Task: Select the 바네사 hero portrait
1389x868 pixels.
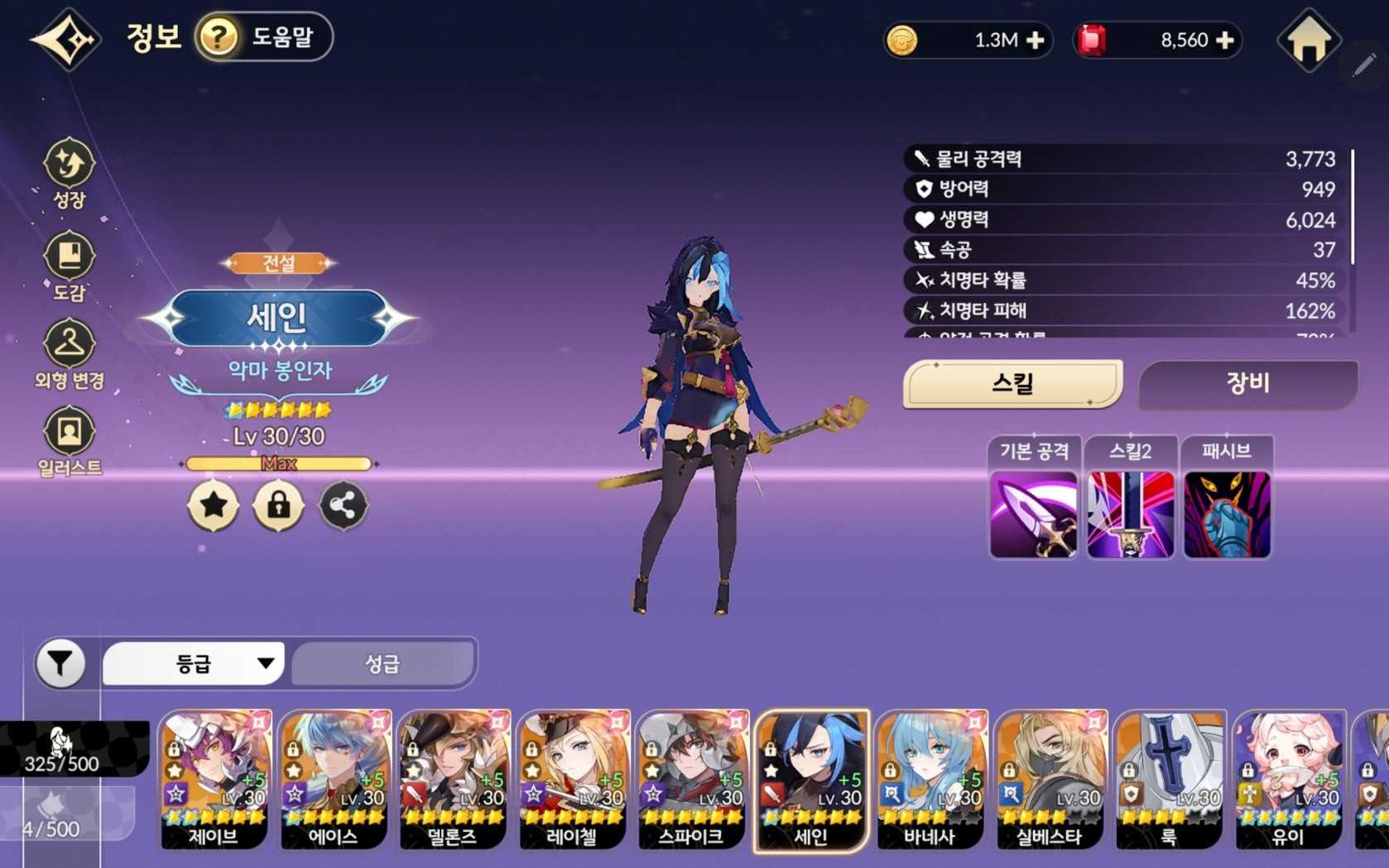Action: [930, 779]
